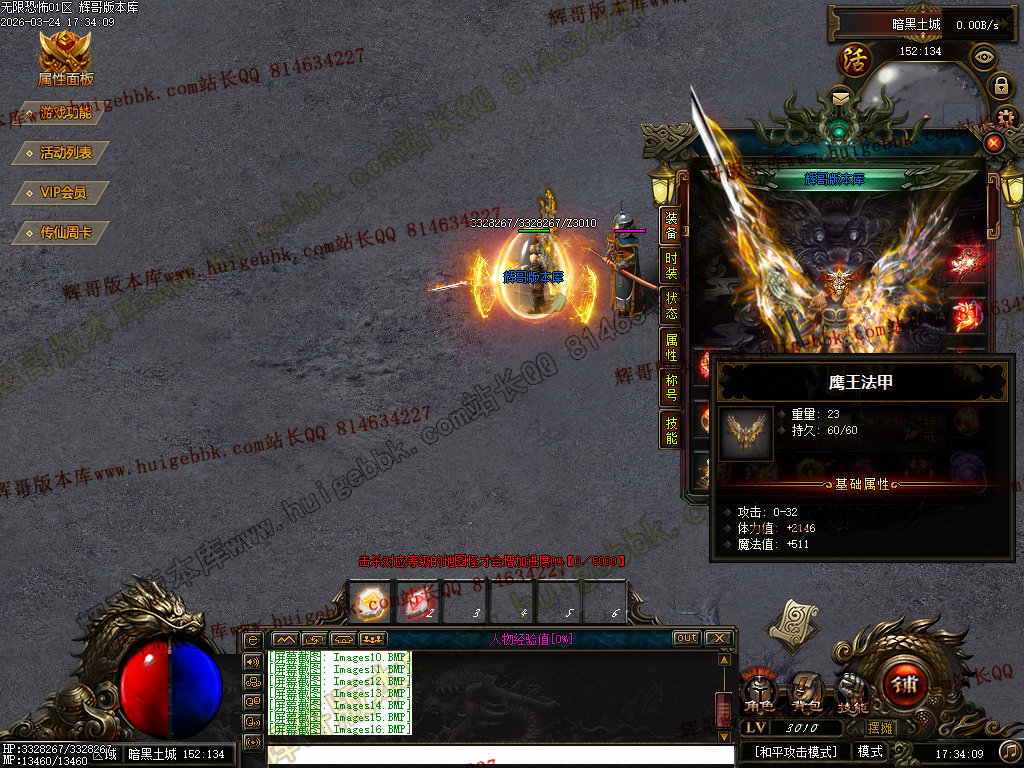Open the 角色 character sheet icon
The width and height of the screenshot is (1024, 768).
tap(762, 692)
